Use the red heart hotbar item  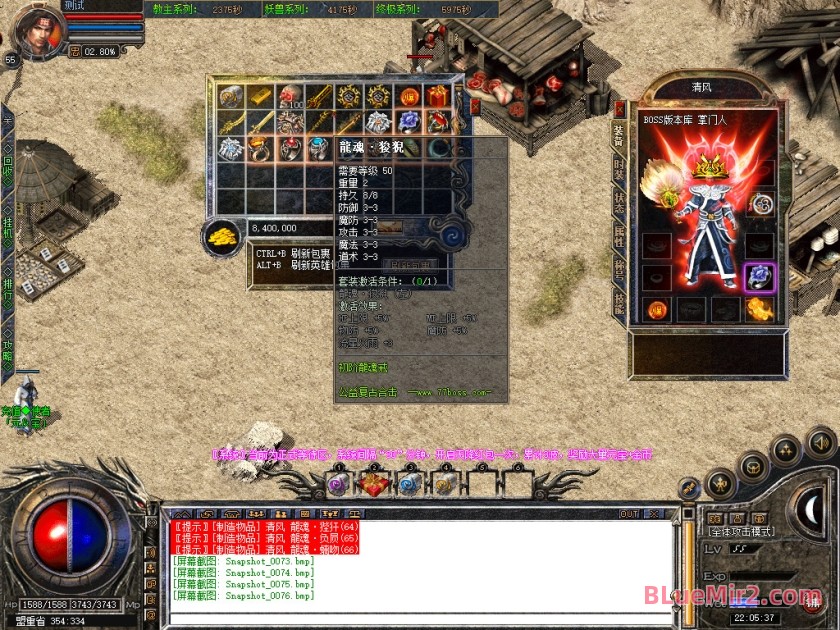[x=373, y=484]
